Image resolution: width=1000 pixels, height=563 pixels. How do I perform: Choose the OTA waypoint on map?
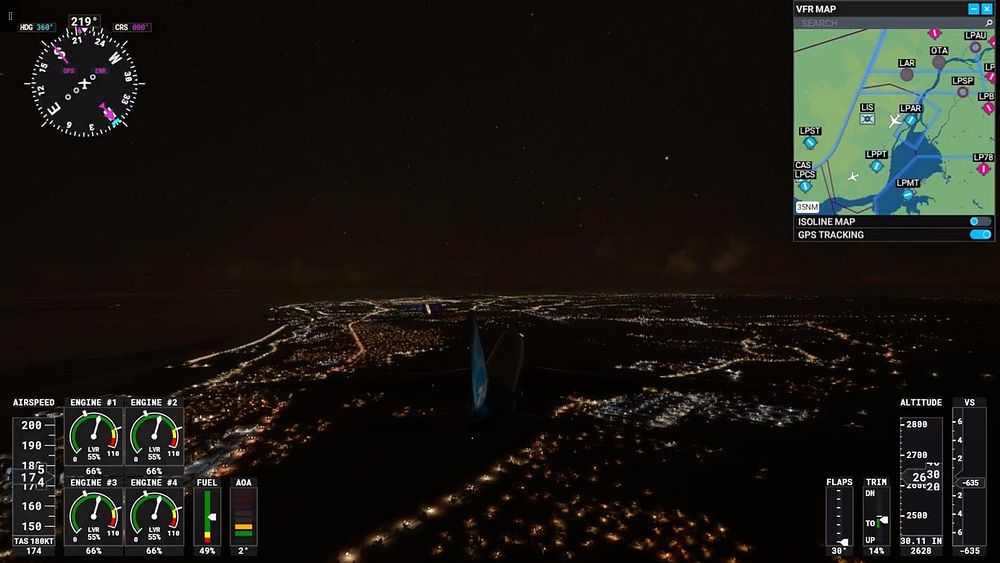point(939,62)
